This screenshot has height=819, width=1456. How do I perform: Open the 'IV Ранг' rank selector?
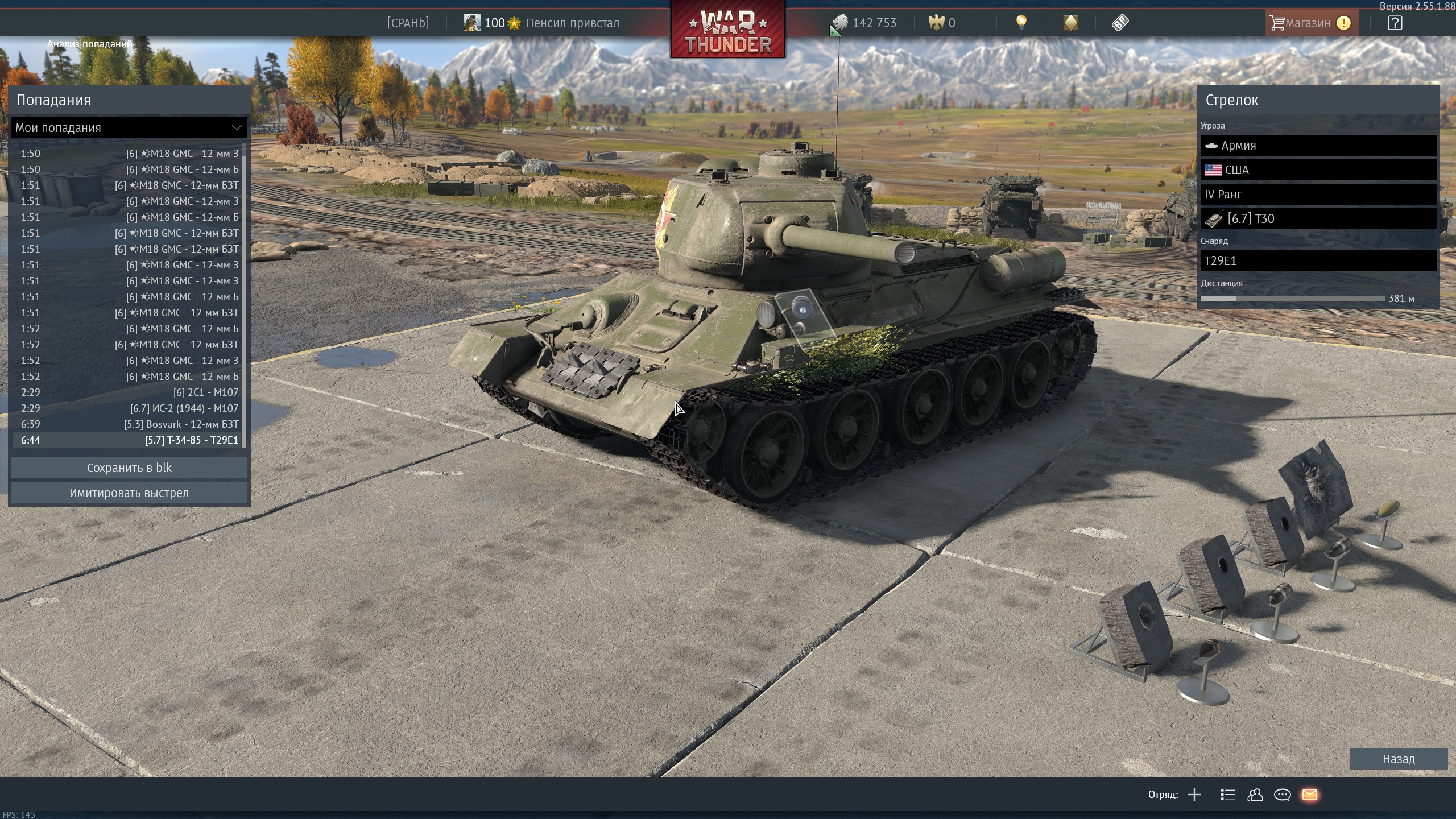click(1318, 195)
